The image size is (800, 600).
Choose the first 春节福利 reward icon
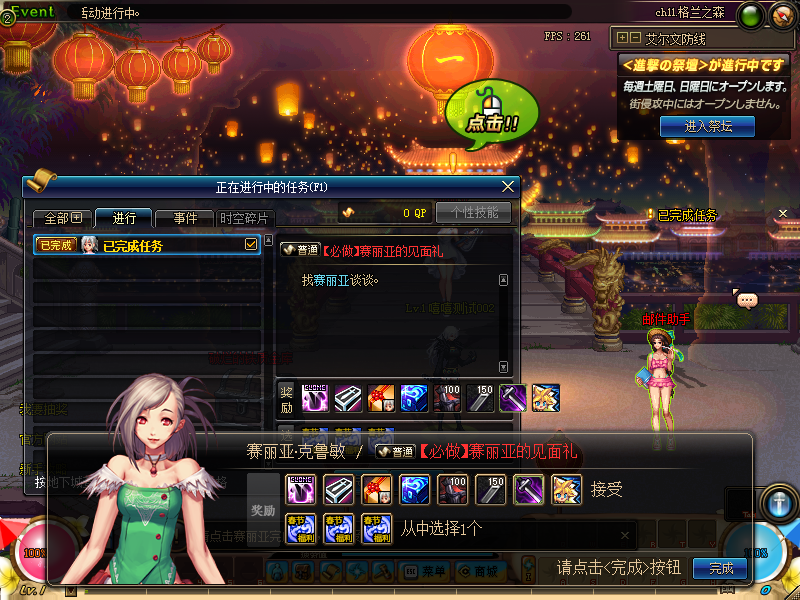pos(301,527)
